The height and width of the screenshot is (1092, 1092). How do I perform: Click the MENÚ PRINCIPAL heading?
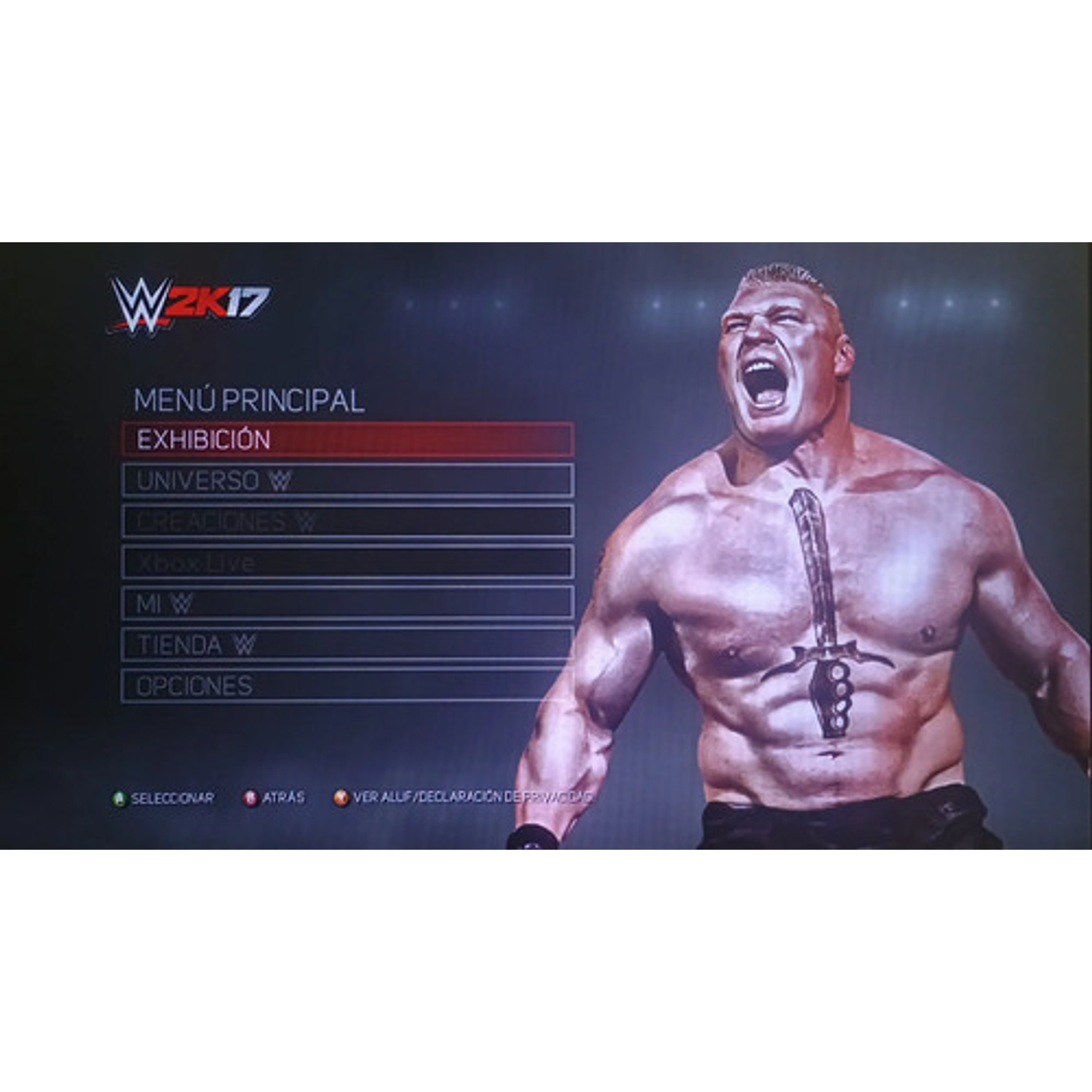pyautogui.click(x=251, y=396)
